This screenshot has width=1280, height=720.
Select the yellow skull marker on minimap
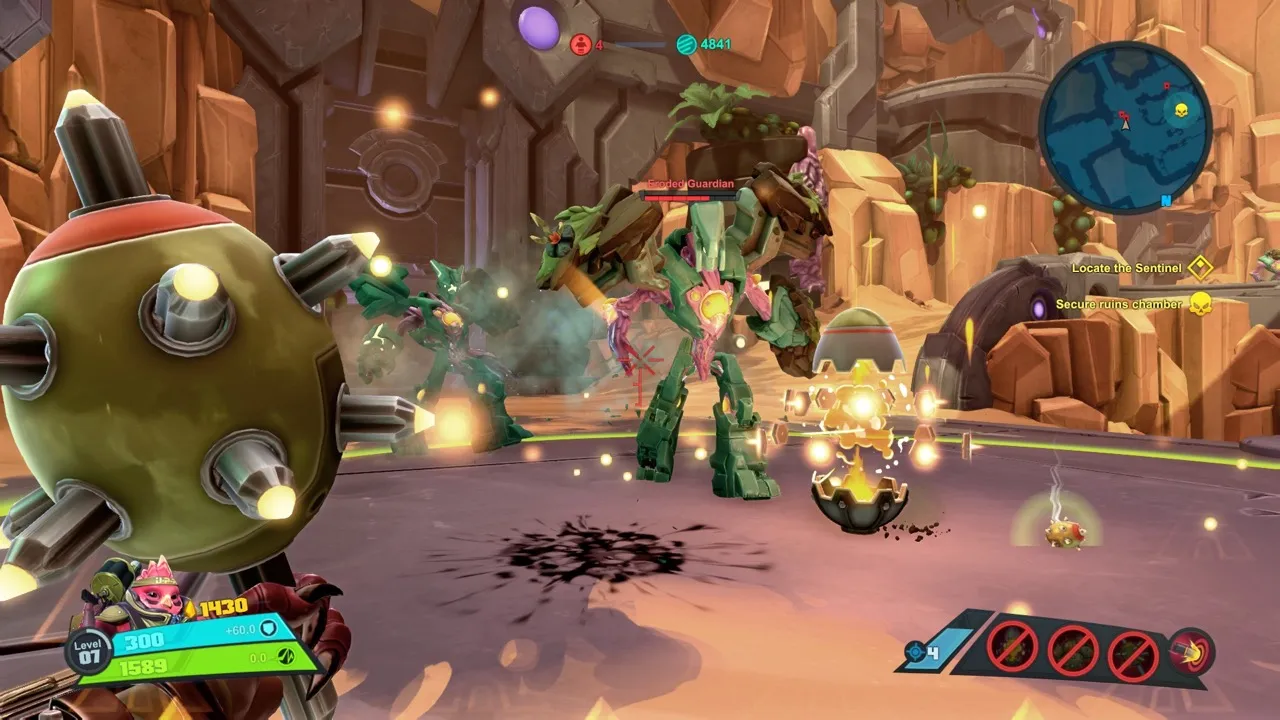(1181, 109)
